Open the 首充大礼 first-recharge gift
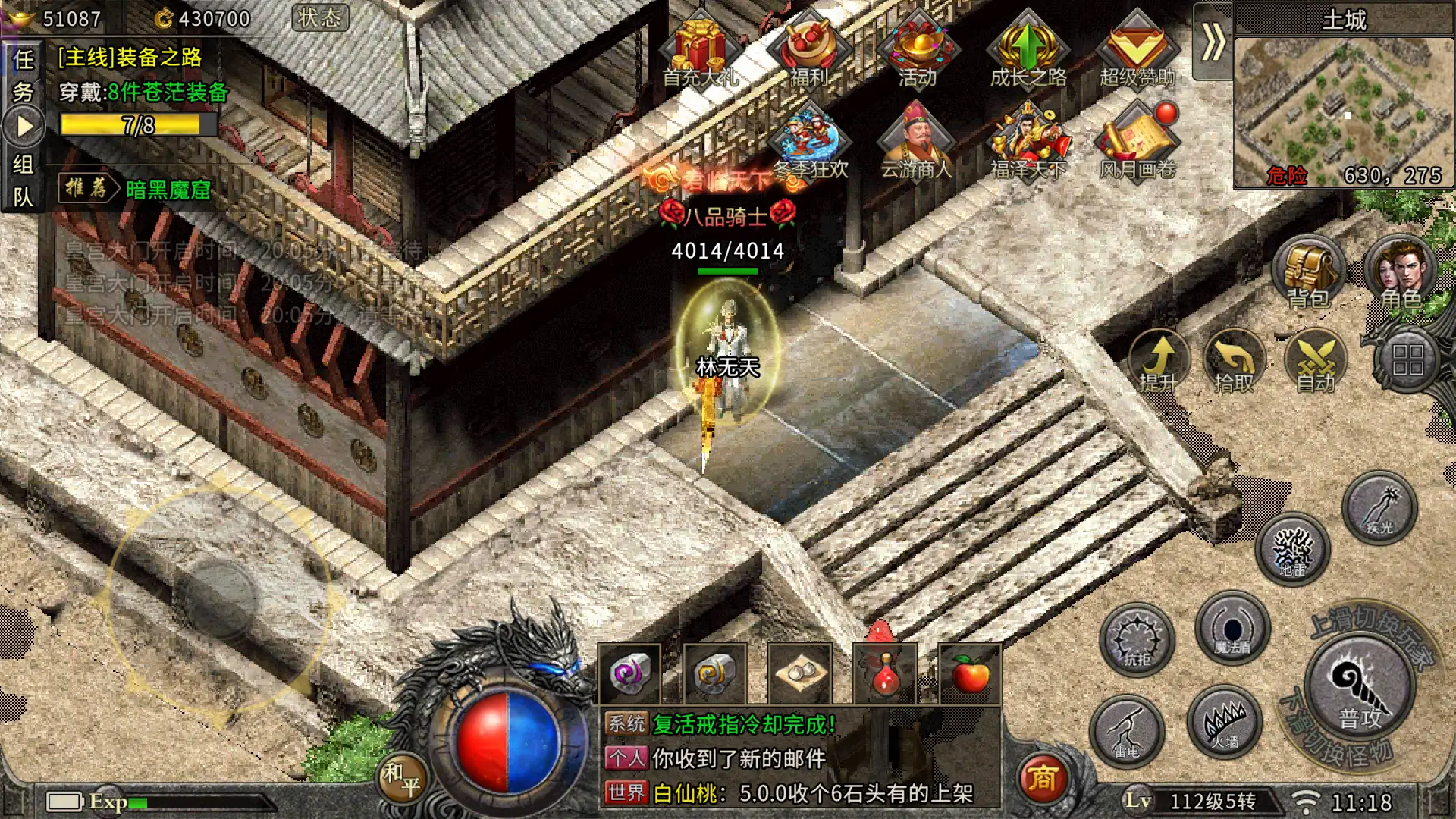The image size is (1456, 819). (x=699, y=49)
